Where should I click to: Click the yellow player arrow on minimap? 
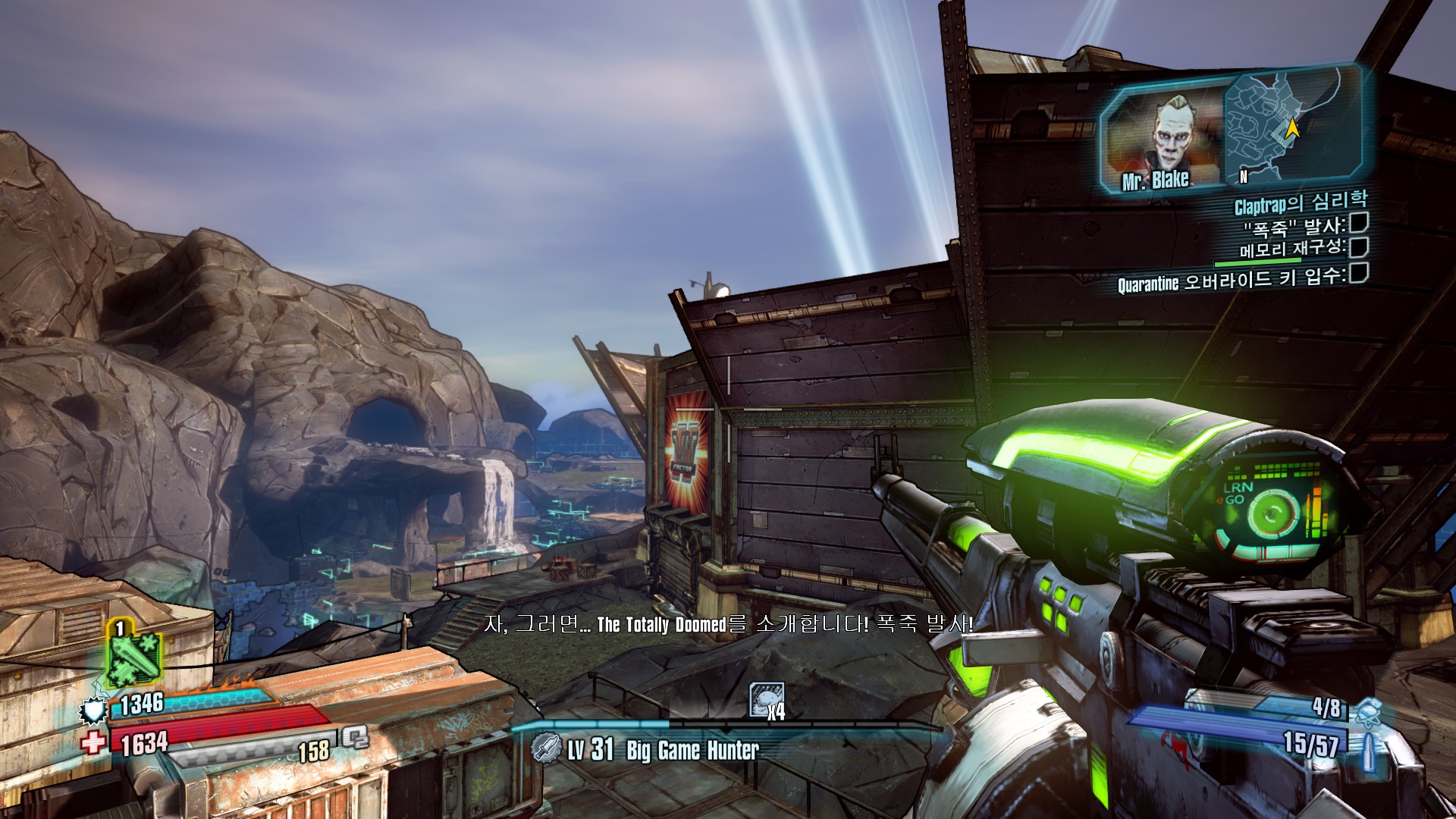[x=1293, y=130]
